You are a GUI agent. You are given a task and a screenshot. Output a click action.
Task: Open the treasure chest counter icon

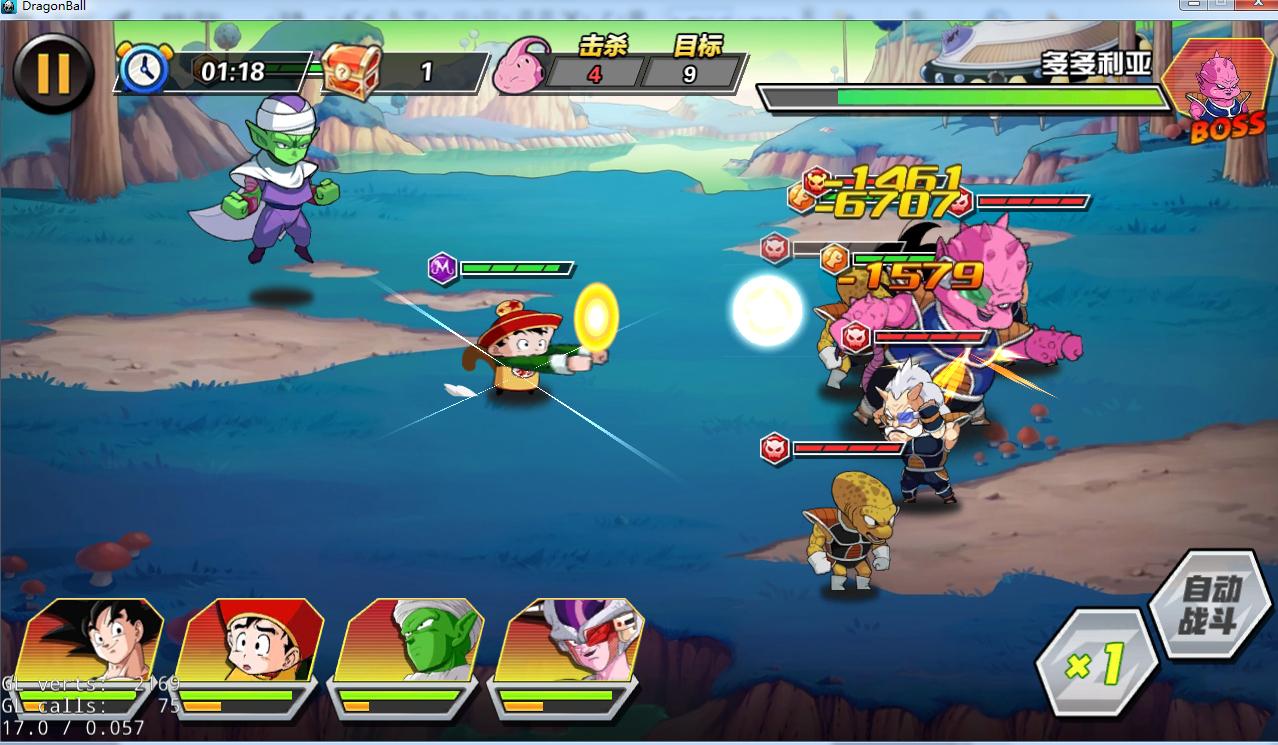(352, 72)
